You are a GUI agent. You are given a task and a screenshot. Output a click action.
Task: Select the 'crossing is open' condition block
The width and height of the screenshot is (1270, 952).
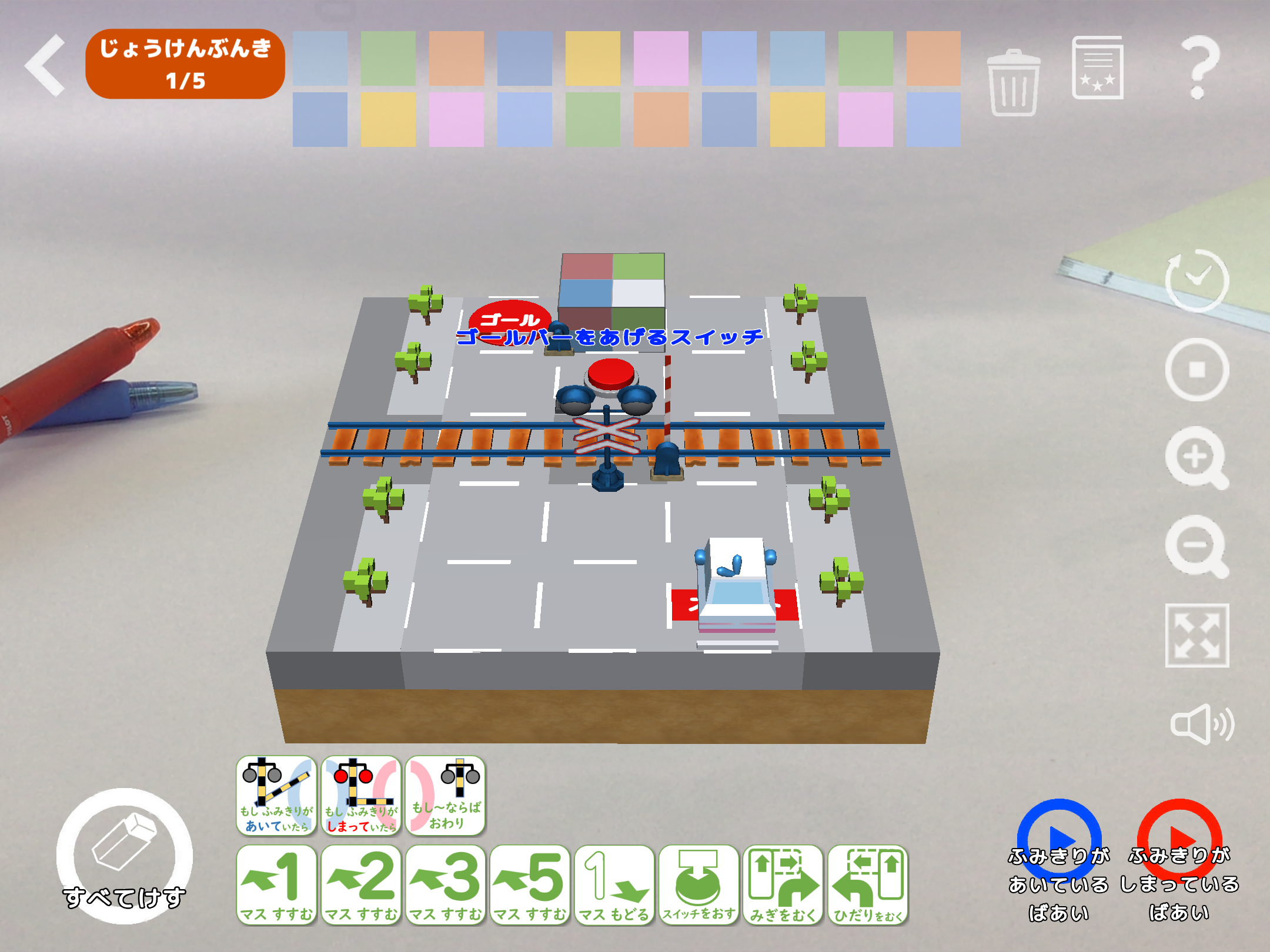276,796
